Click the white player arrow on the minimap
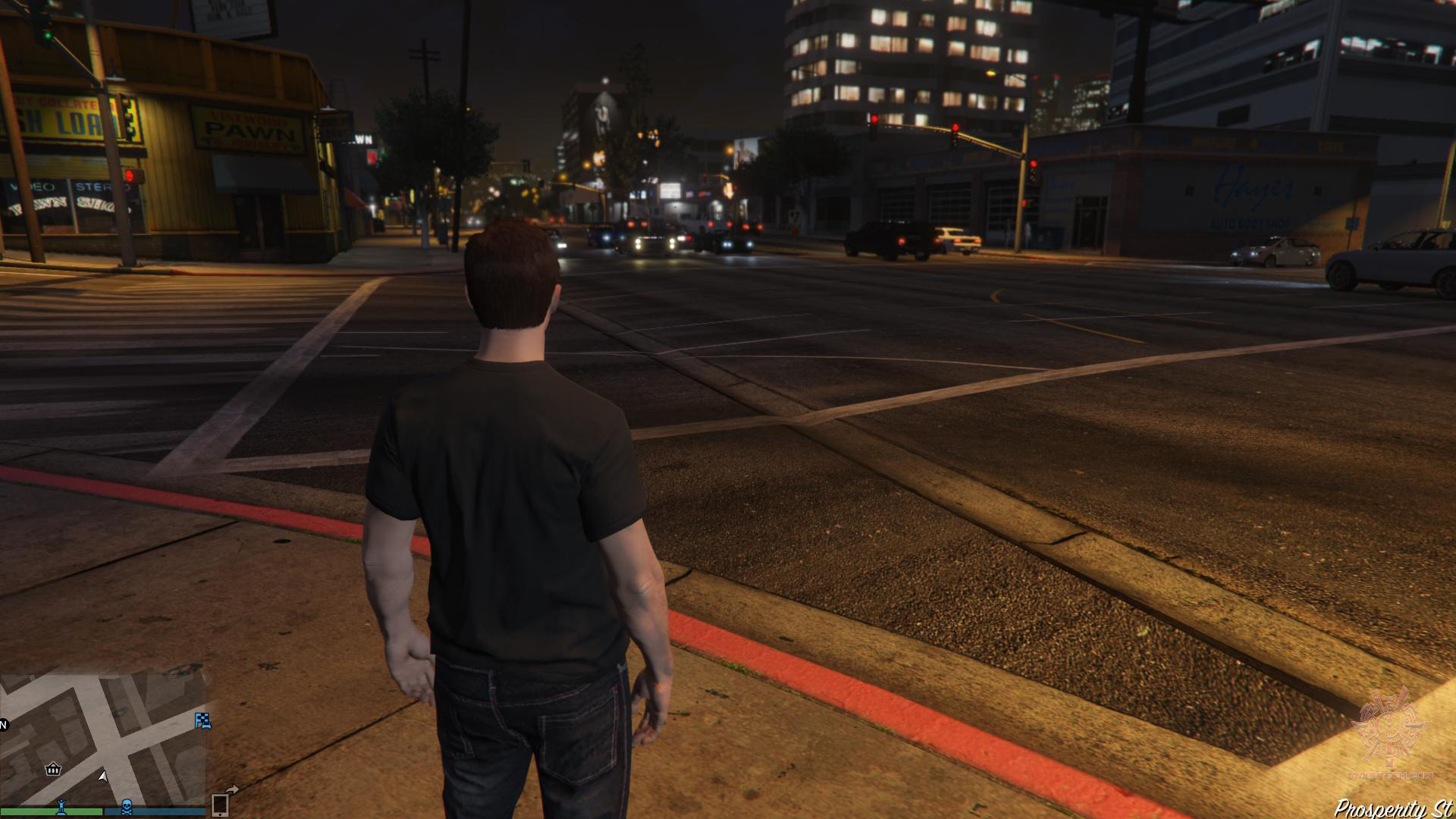 point(103,776)
